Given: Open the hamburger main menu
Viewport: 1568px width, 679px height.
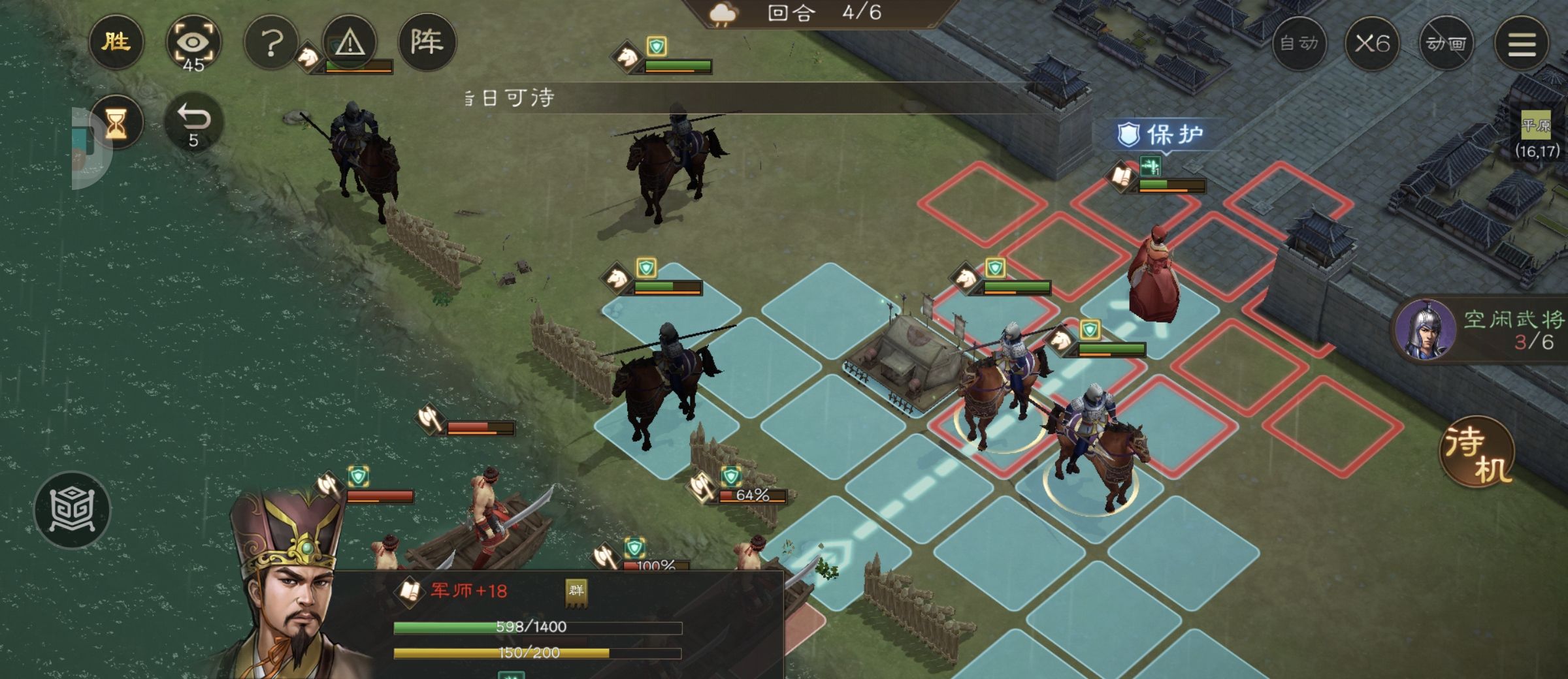Looking at the screenshot, I should (1521, 44).
